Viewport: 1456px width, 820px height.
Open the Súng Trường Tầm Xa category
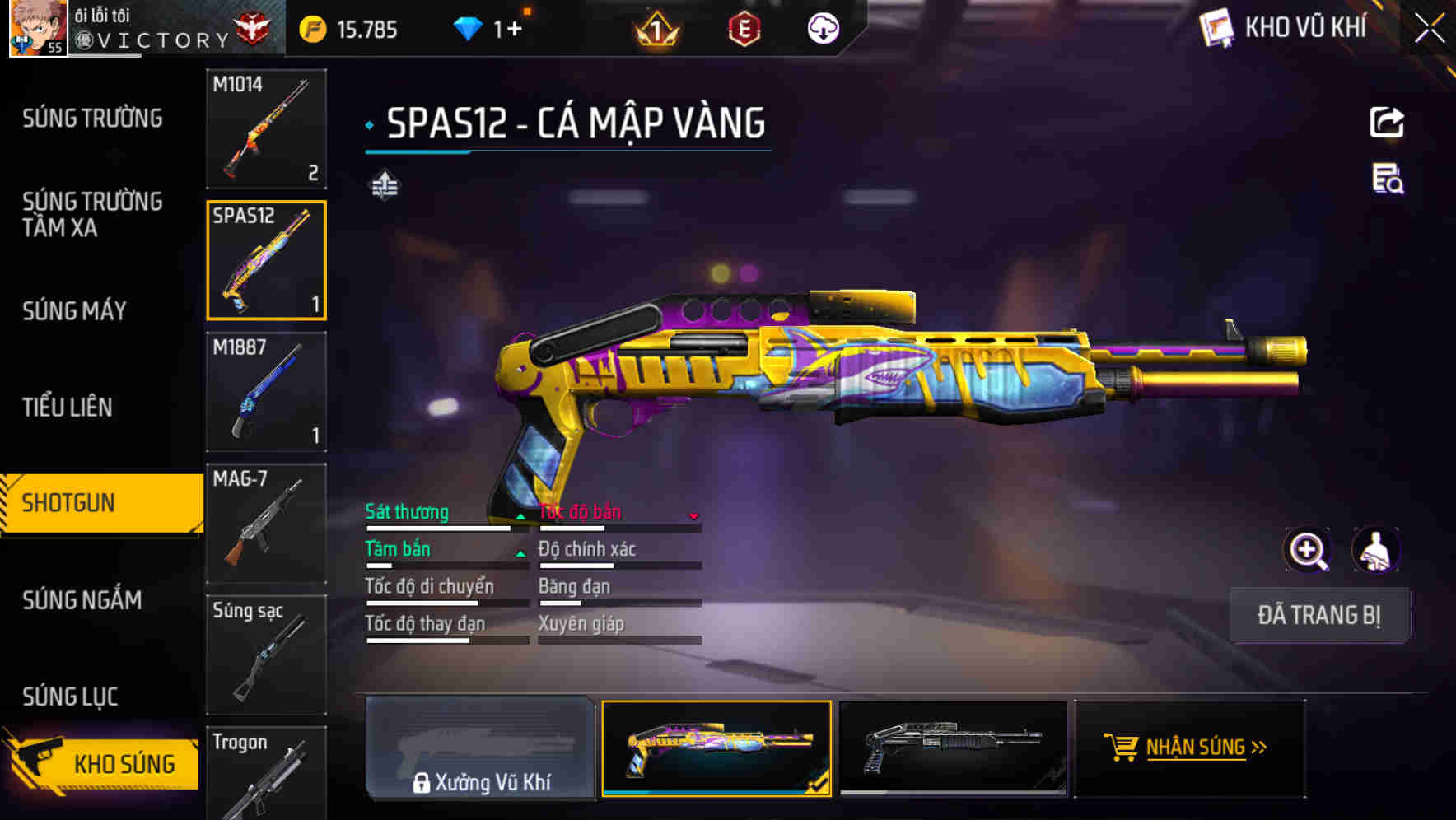[x=92, y=214]
